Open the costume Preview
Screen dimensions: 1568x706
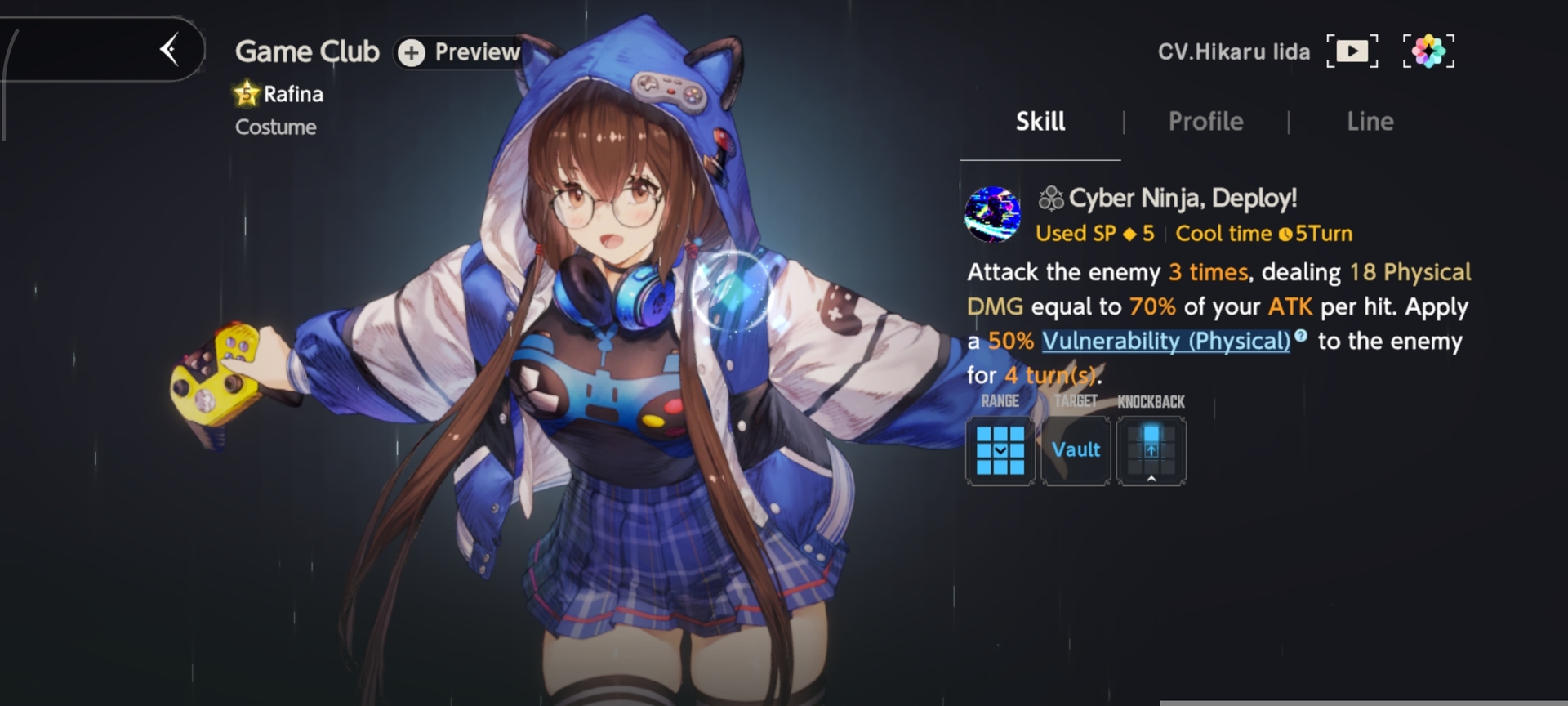tap(459, 52)
